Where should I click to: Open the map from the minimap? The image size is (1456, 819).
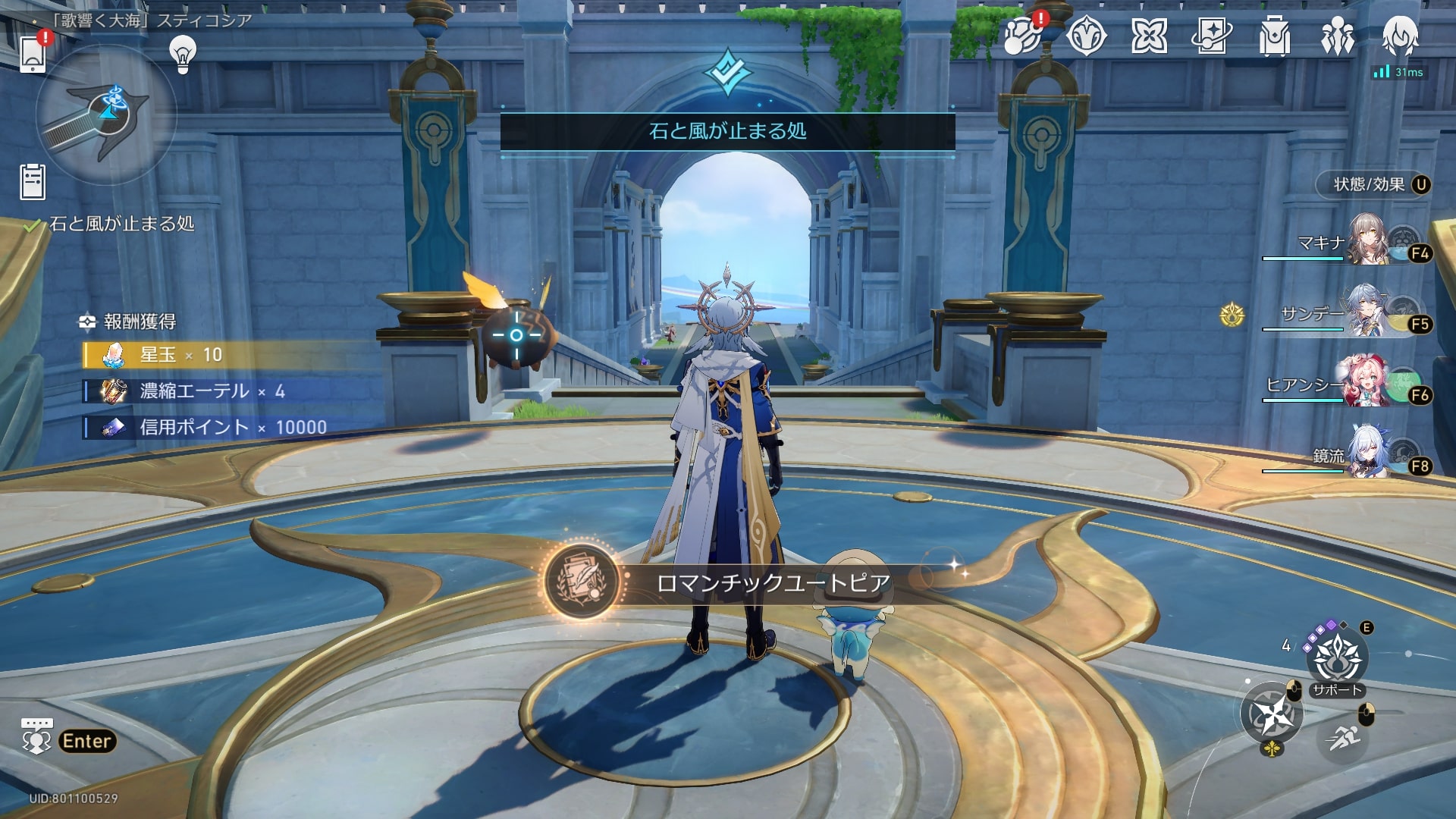tap(105, 115)
